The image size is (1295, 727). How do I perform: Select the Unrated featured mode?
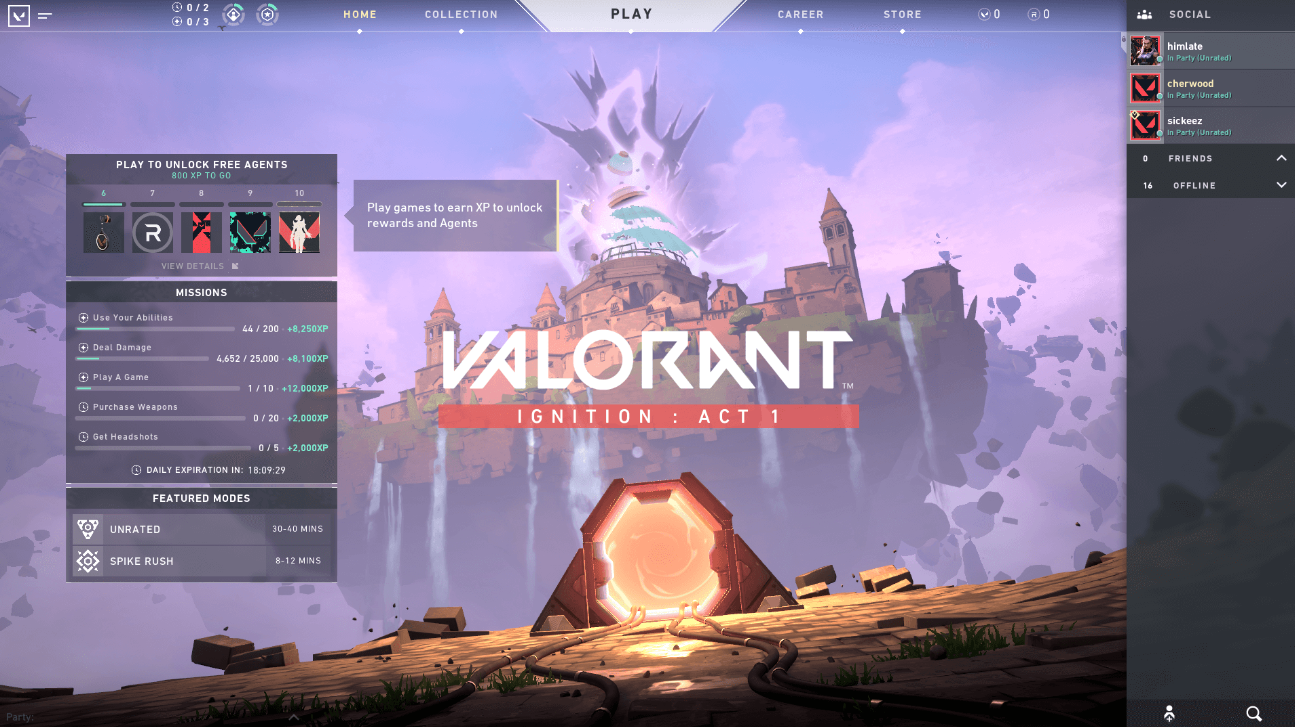(x=202, y=529)
